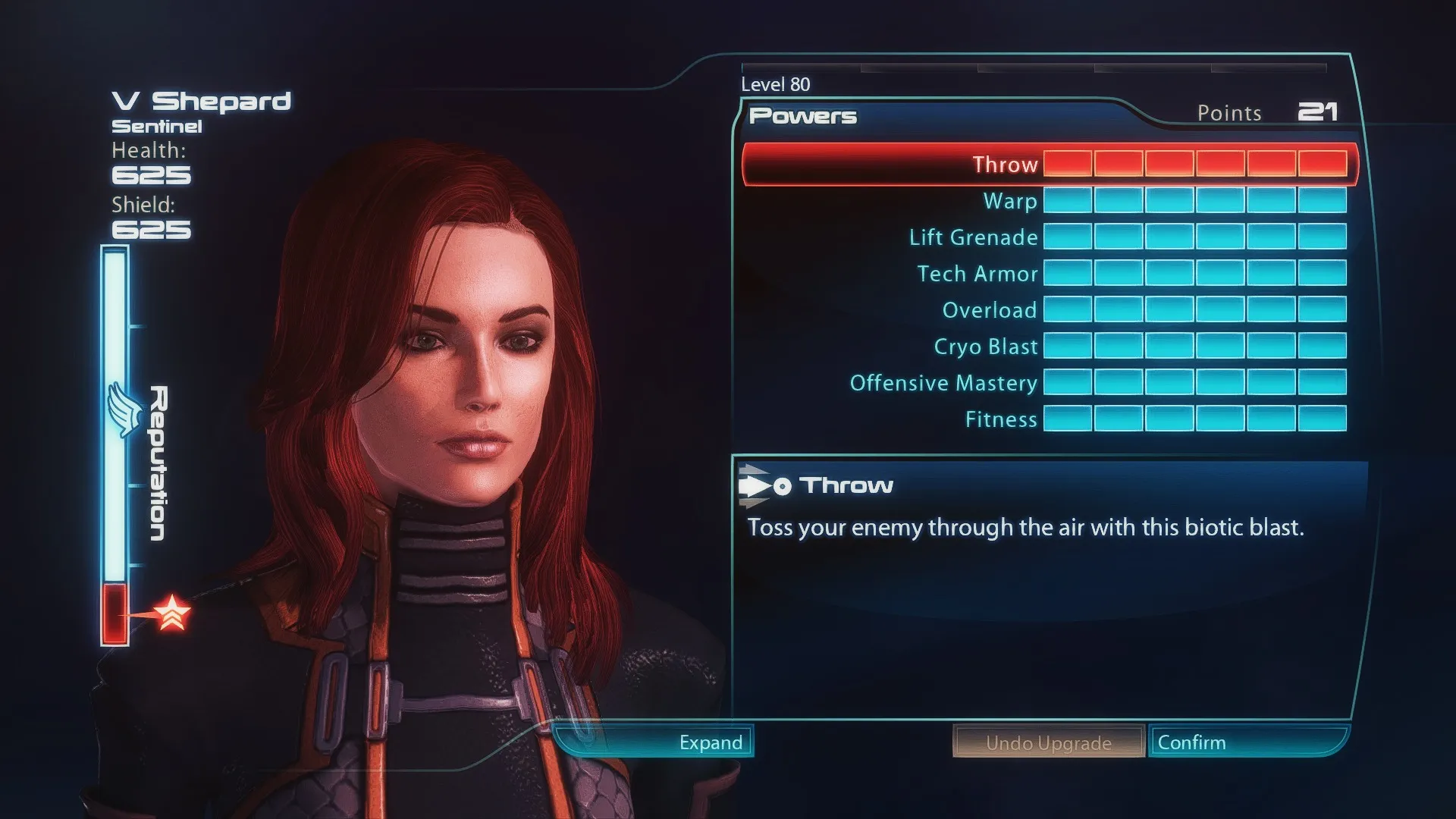Highlight the Tech Armor power
Screen dimensions: 1456x819
[x=977, y=274]
